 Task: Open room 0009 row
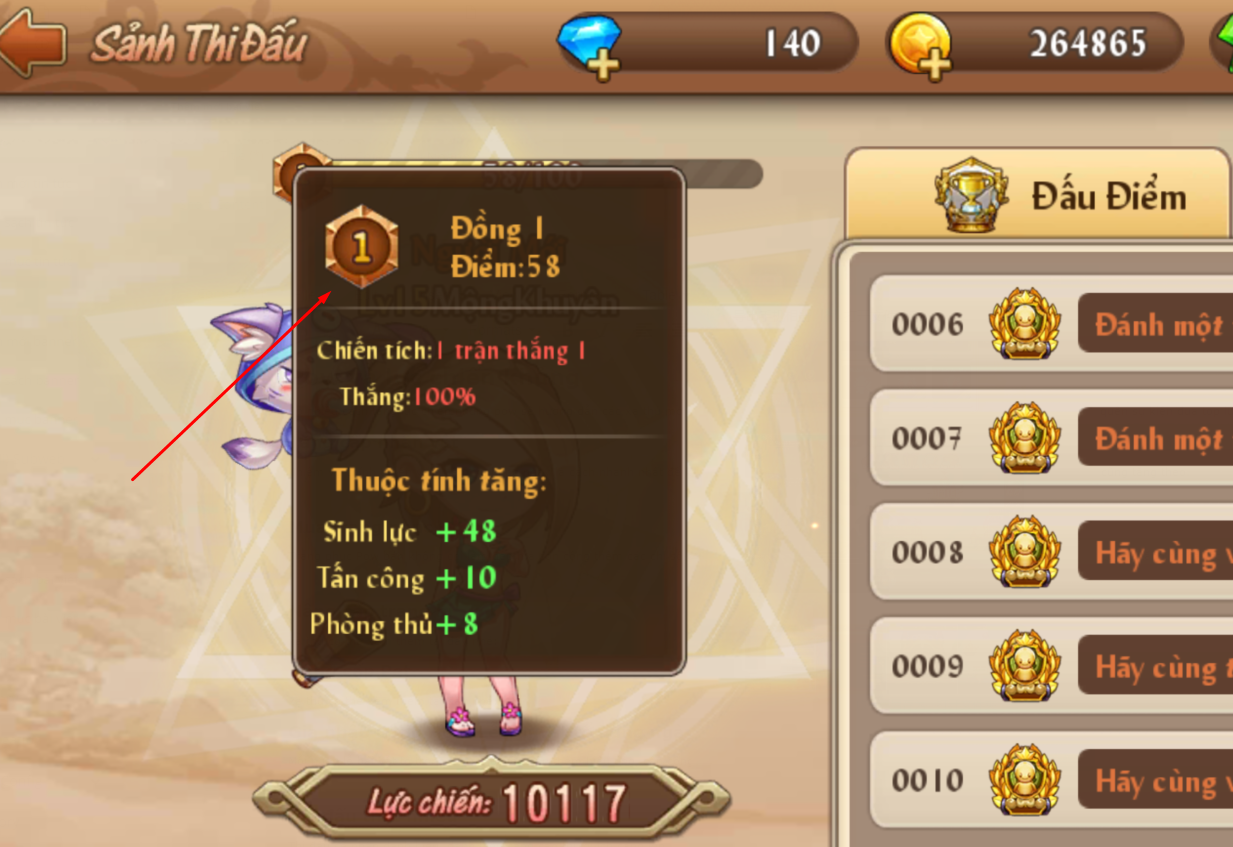pyautogui.click(x=1050, y=667)
